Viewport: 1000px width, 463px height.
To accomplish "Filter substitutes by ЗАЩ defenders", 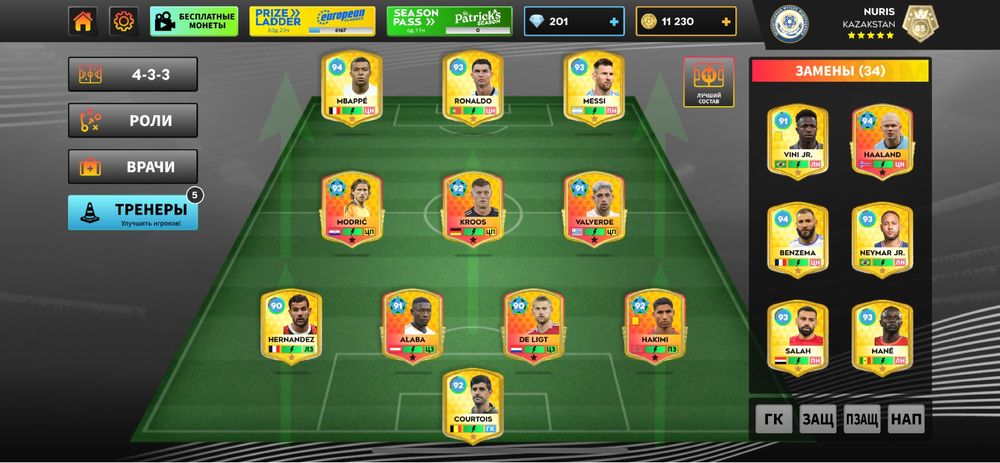I will tap(817, 419).
